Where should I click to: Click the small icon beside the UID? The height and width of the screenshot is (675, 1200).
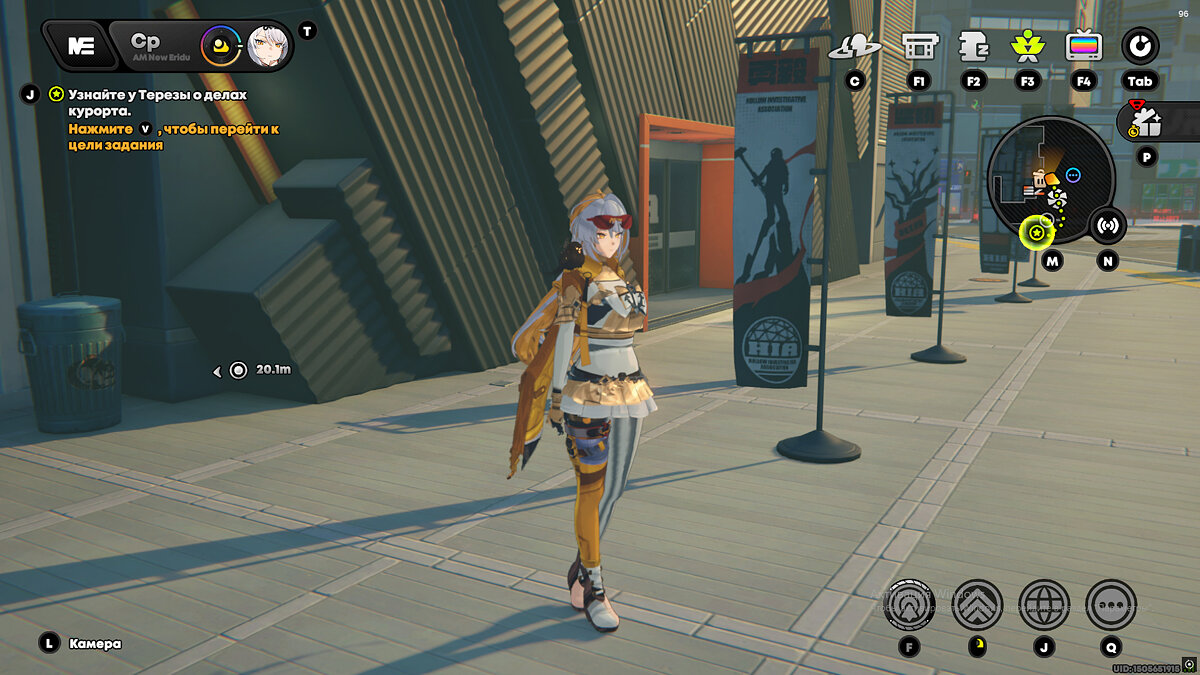(x=1188, y=664)
